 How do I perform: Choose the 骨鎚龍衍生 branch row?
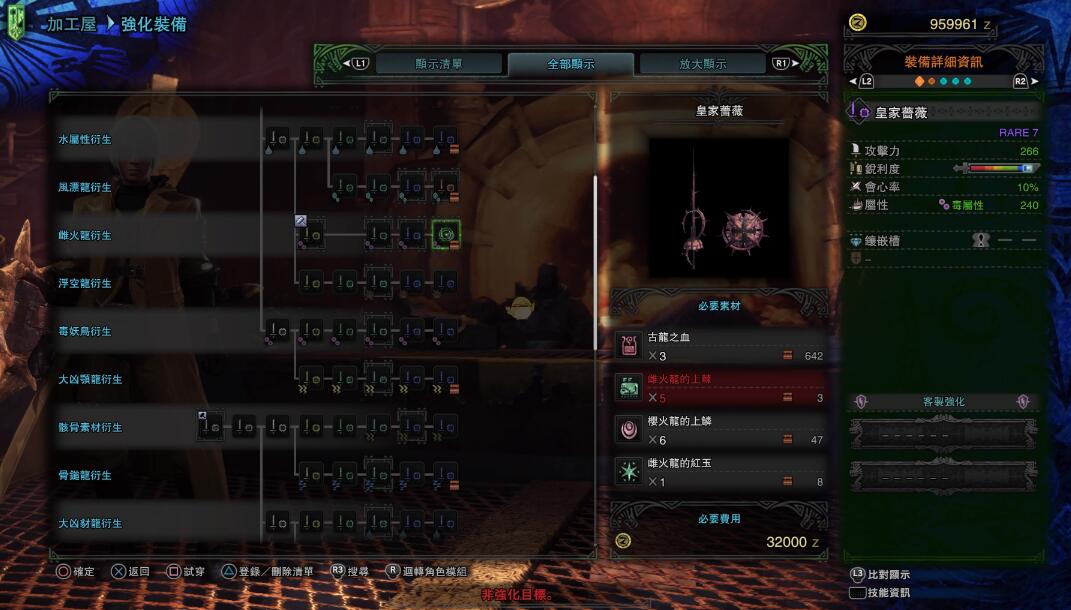85,475
